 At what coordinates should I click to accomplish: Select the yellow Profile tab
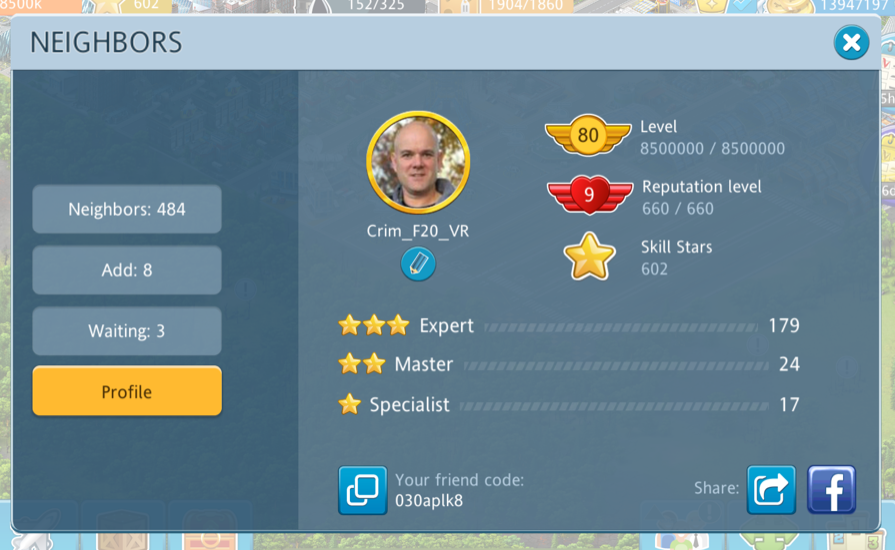point(127,392)
